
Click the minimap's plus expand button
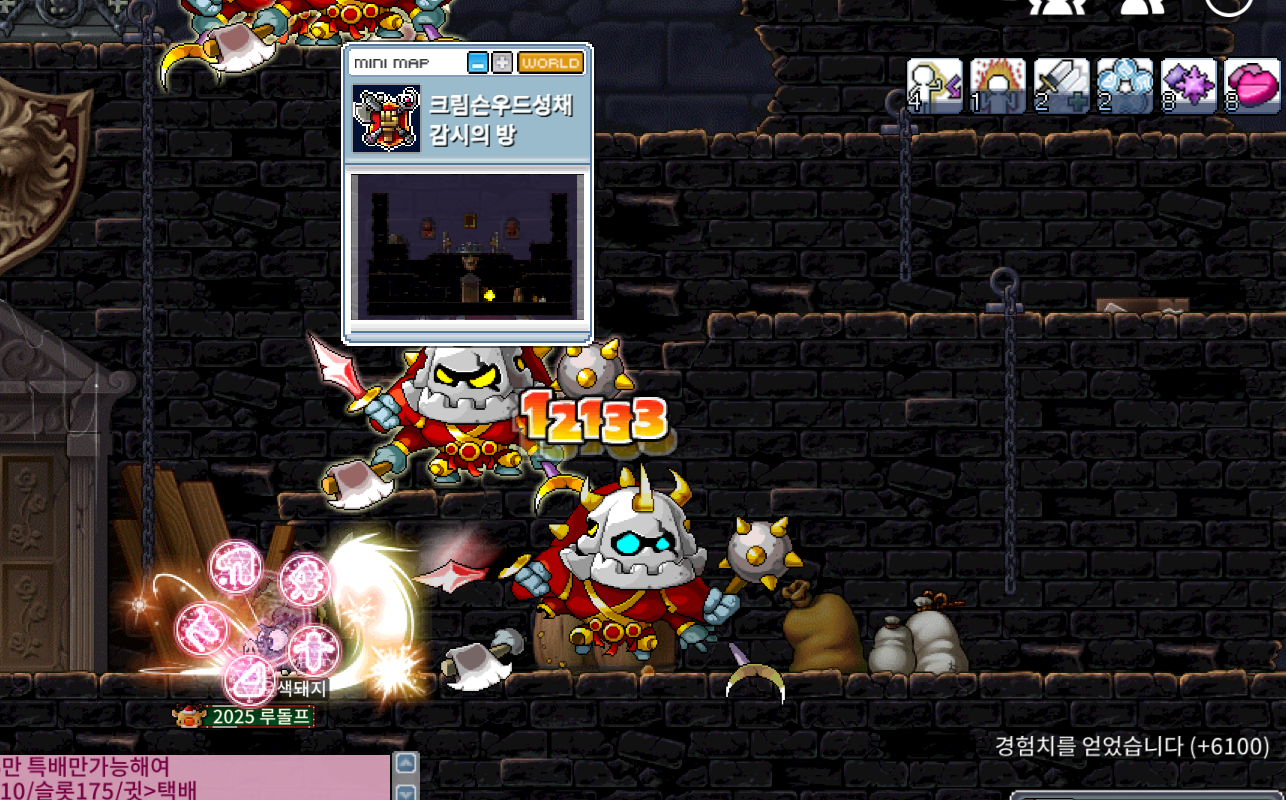click(x=502, y=63)
